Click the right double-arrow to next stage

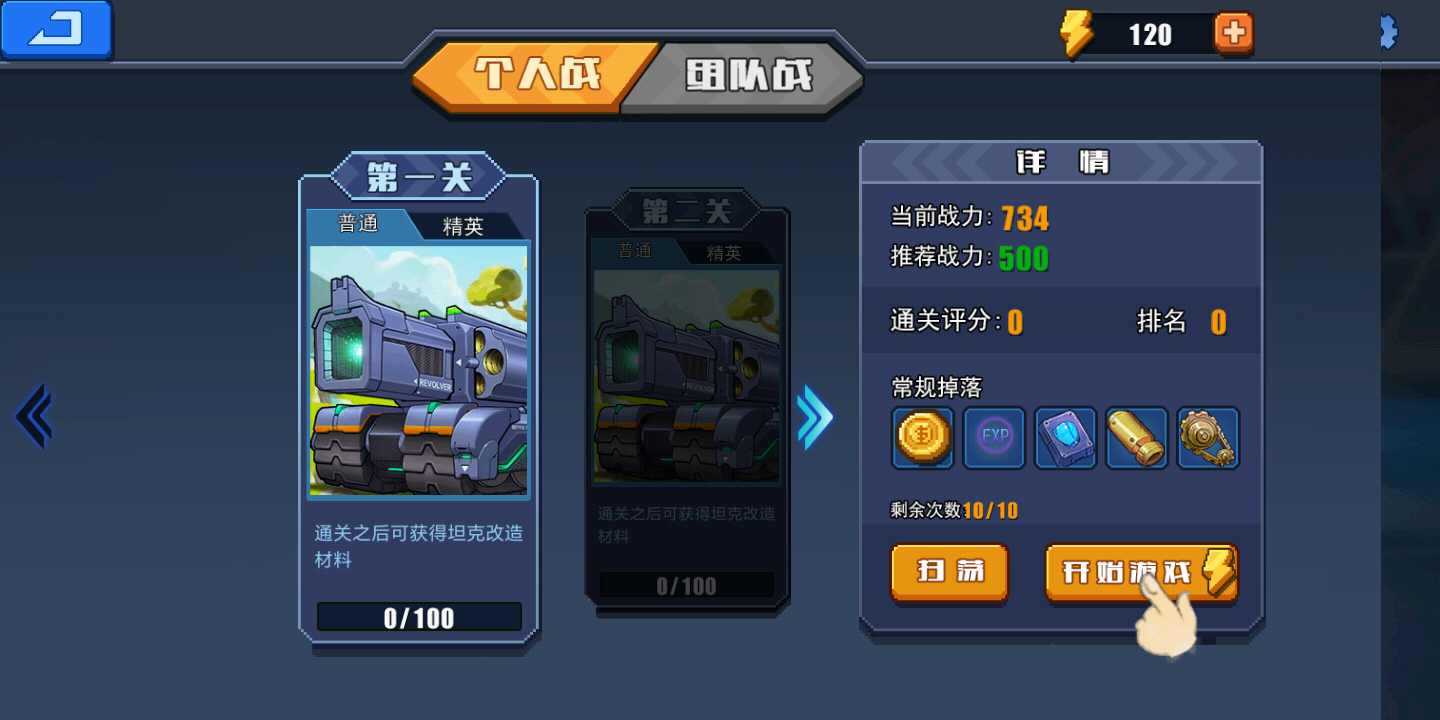pyautogui.click(x=815, y=417)
